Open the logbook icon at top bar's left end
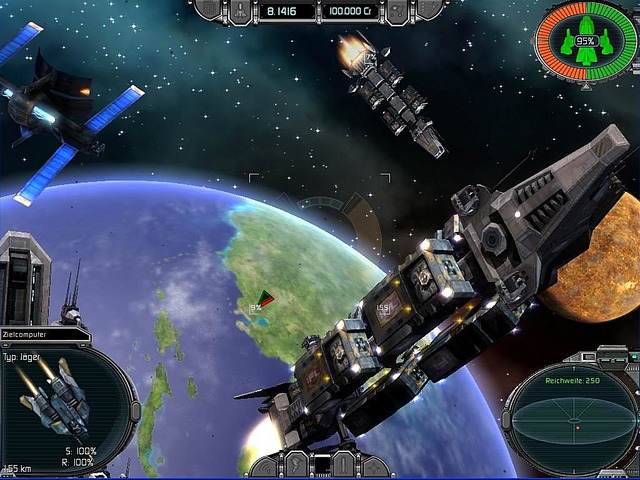The height and width of the screenshot is (480, 640). [x=209, y=9]
